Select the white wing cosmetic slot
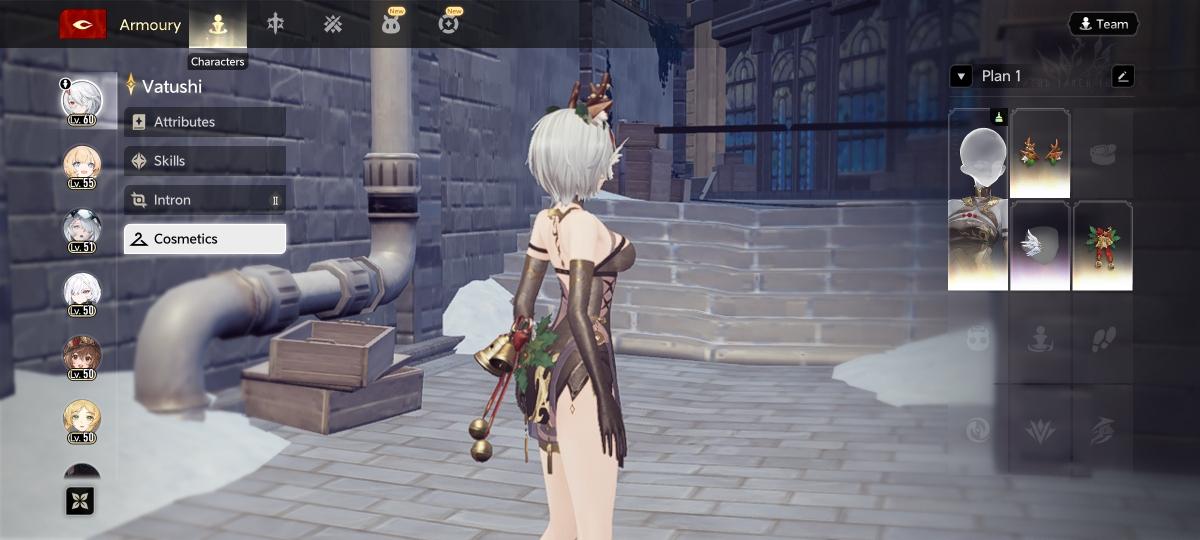This screenshot has height=540, width=1200. tap(1040, 246)
